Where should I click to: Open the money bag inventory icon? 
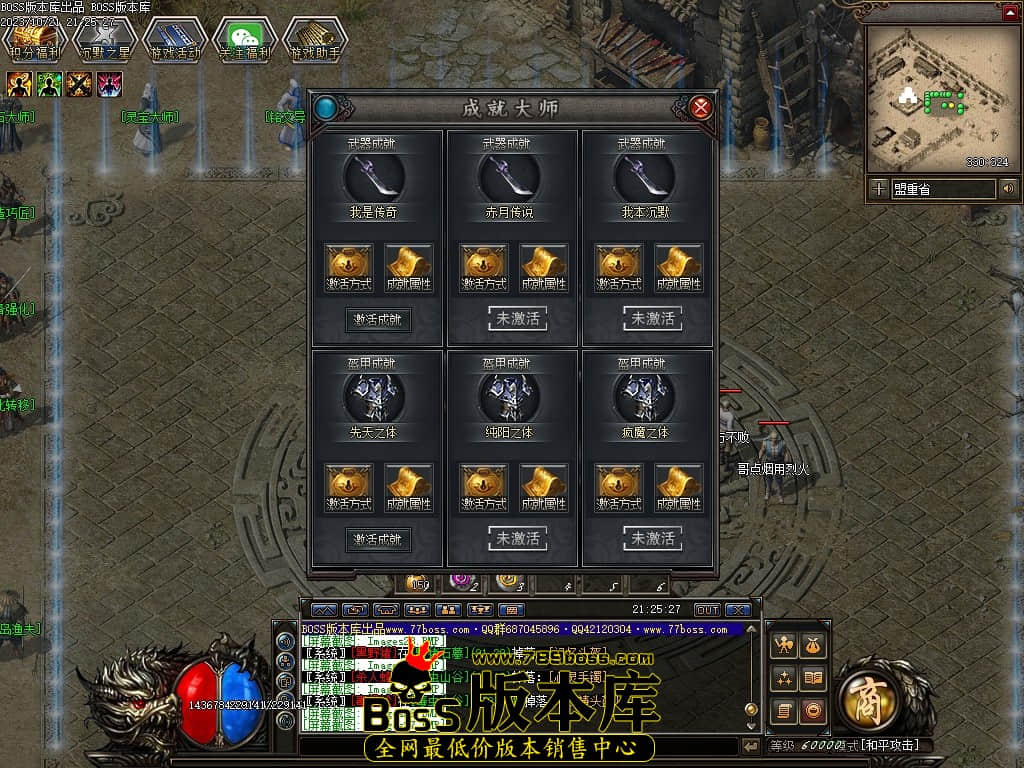tap(813, 647)
